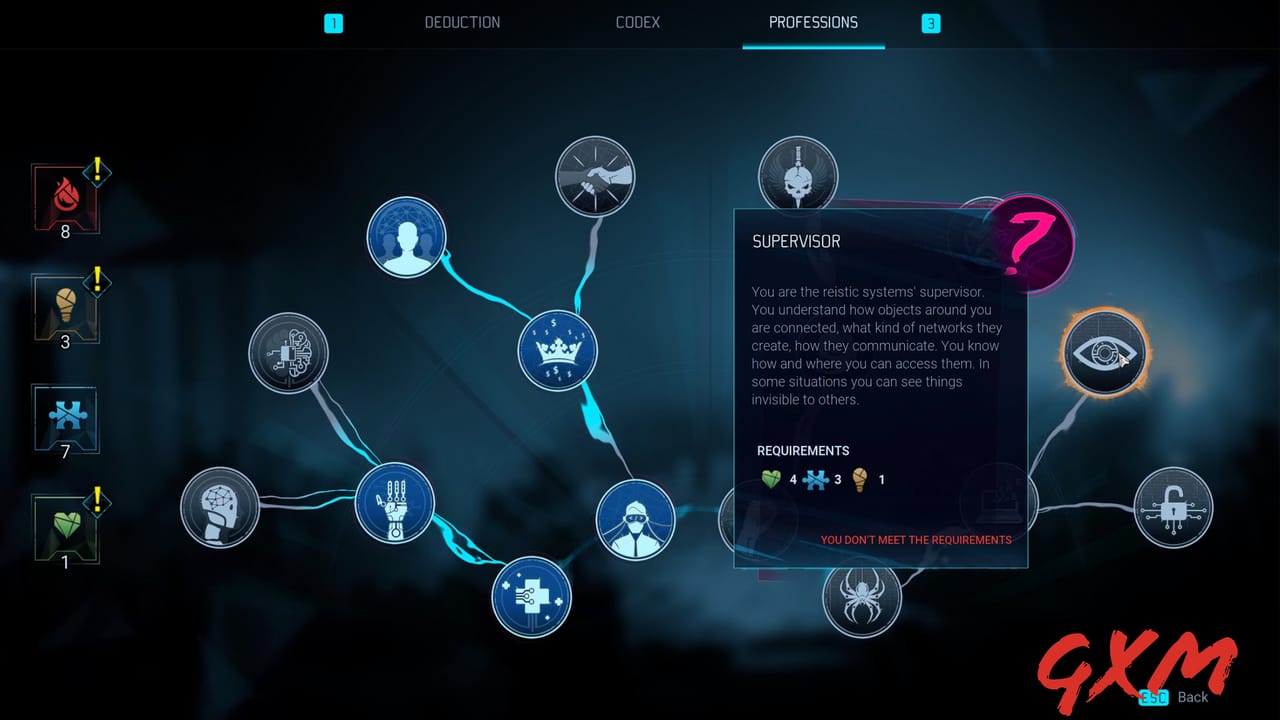Screen dimensions: 1280x720
Task: Select the handshake profession node
Action: (x=595, y=176)
